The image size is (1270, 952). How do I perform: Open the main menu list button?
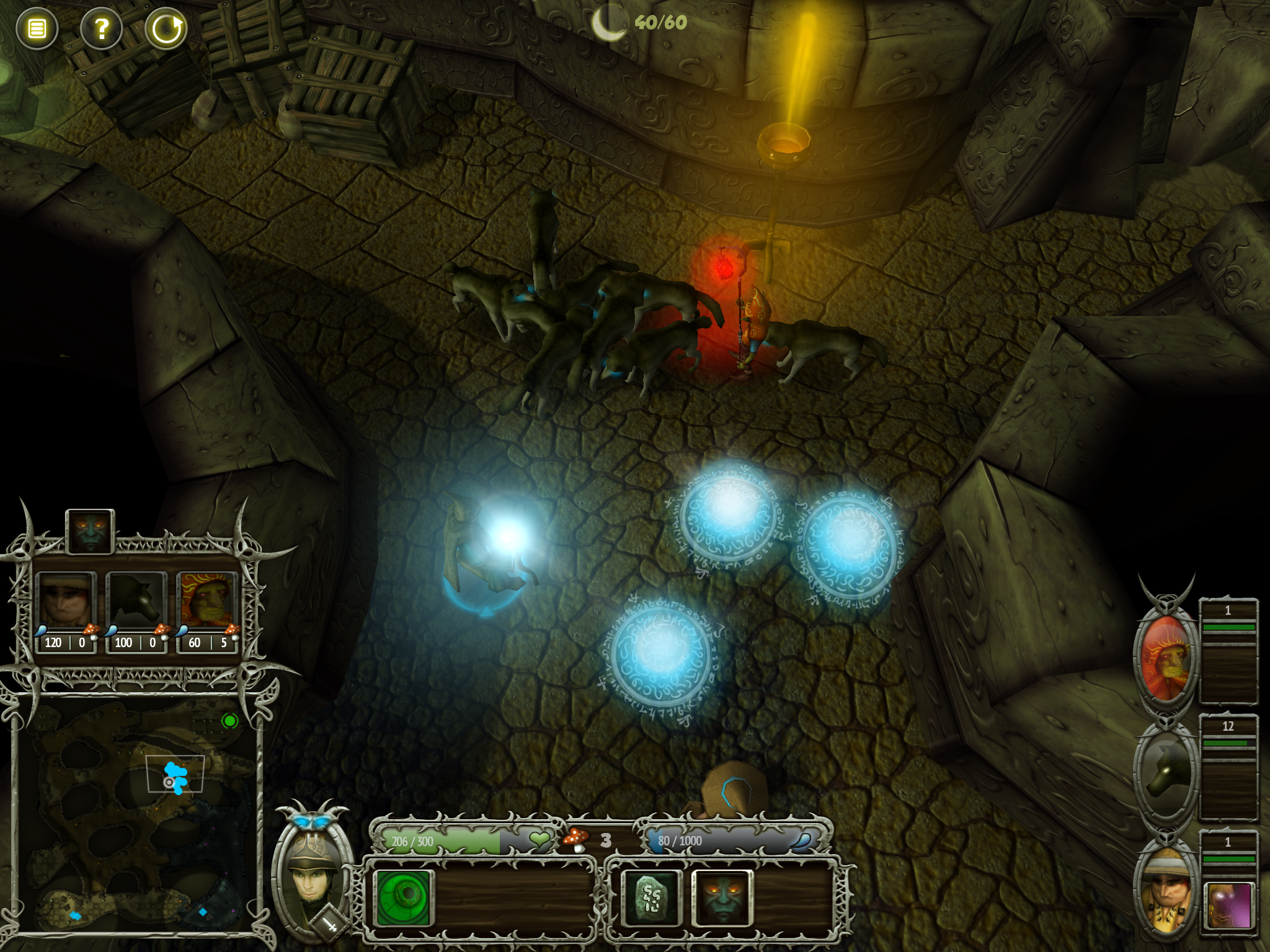coord(37,29)
